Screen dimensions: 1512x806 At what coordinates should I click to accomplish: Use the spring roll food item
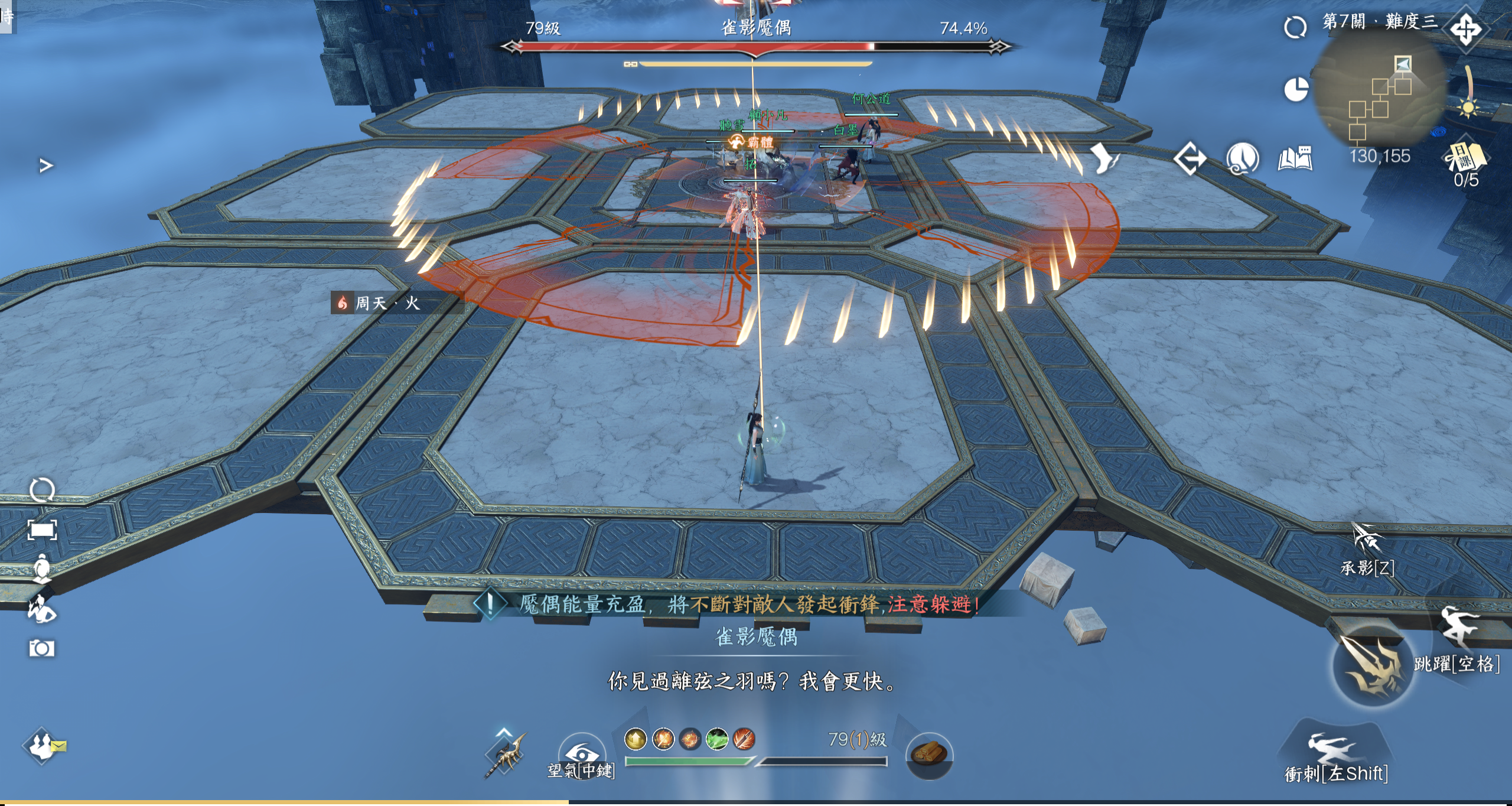point(928,755)
